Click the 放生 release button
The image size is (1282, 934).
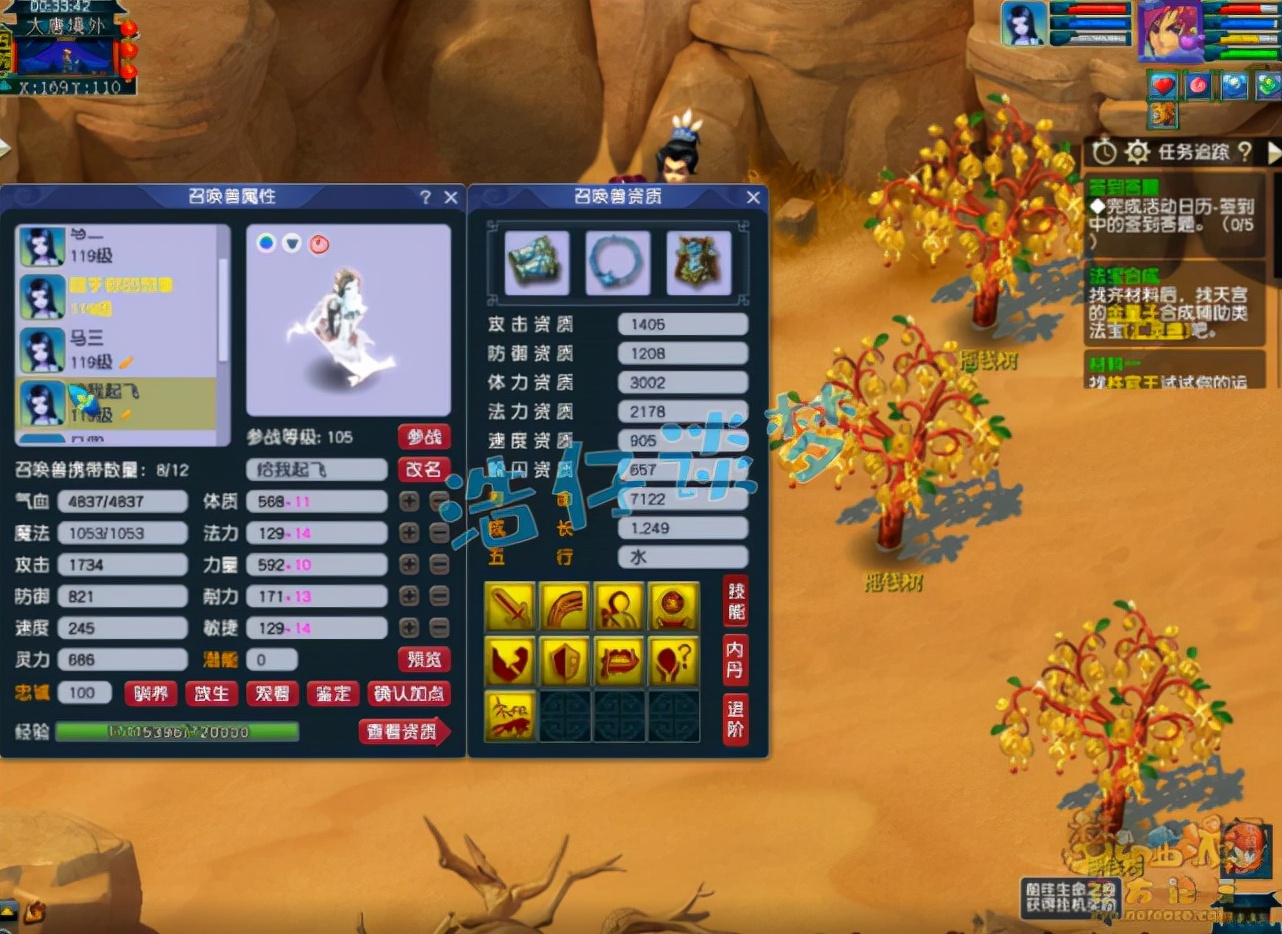pos(212,693)
